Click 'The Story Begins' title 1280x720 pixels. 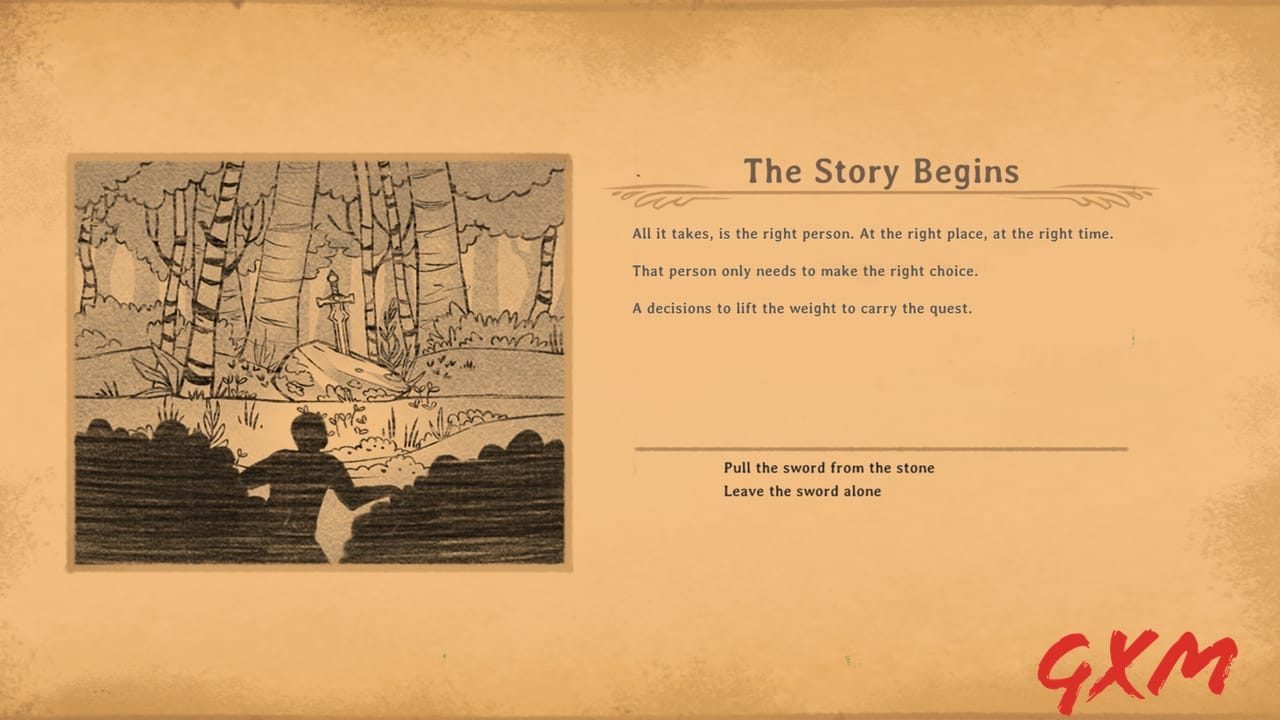point(880,171)
